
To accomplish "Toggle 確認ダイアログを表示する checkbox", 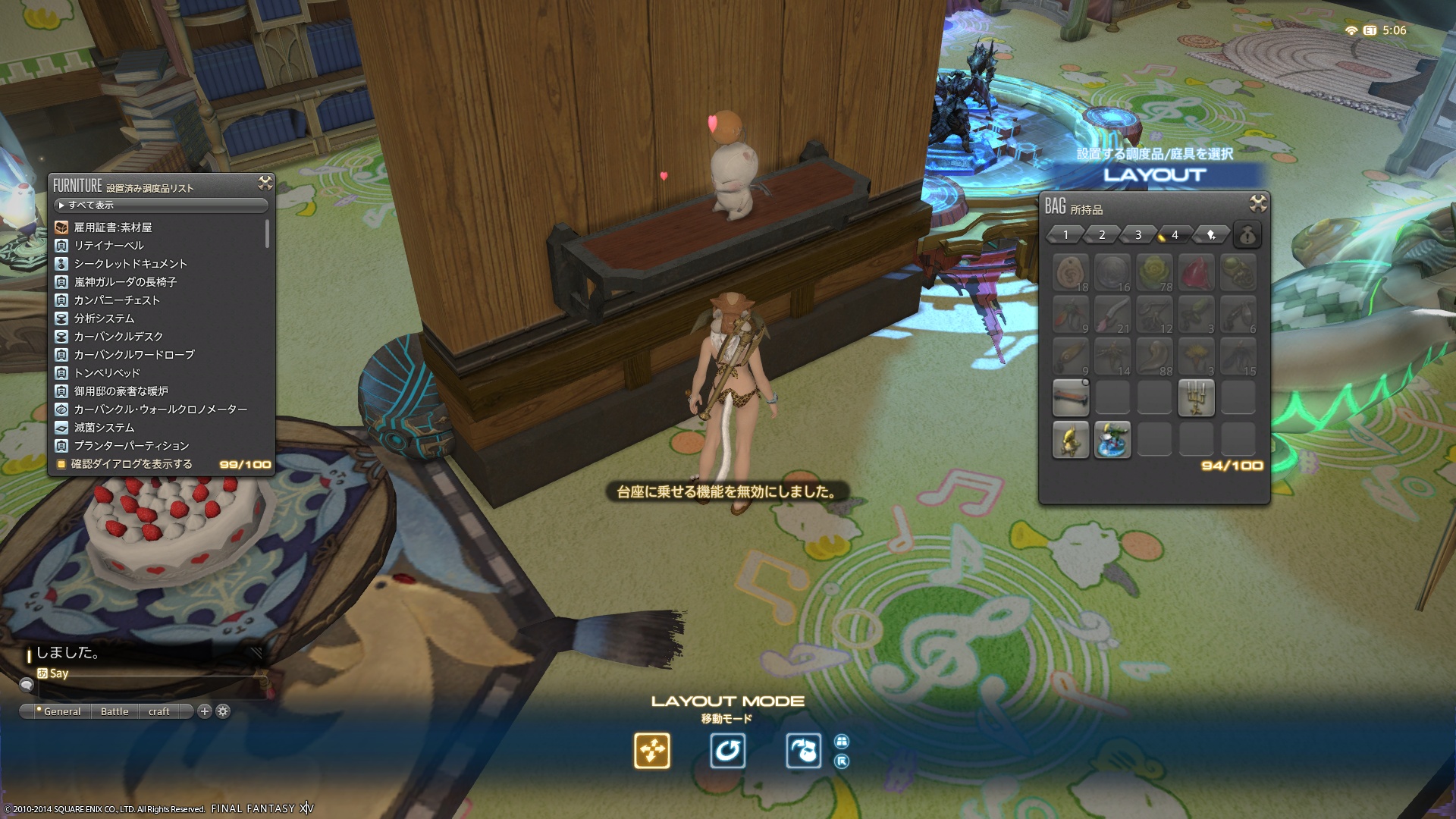I will point(61,464).
